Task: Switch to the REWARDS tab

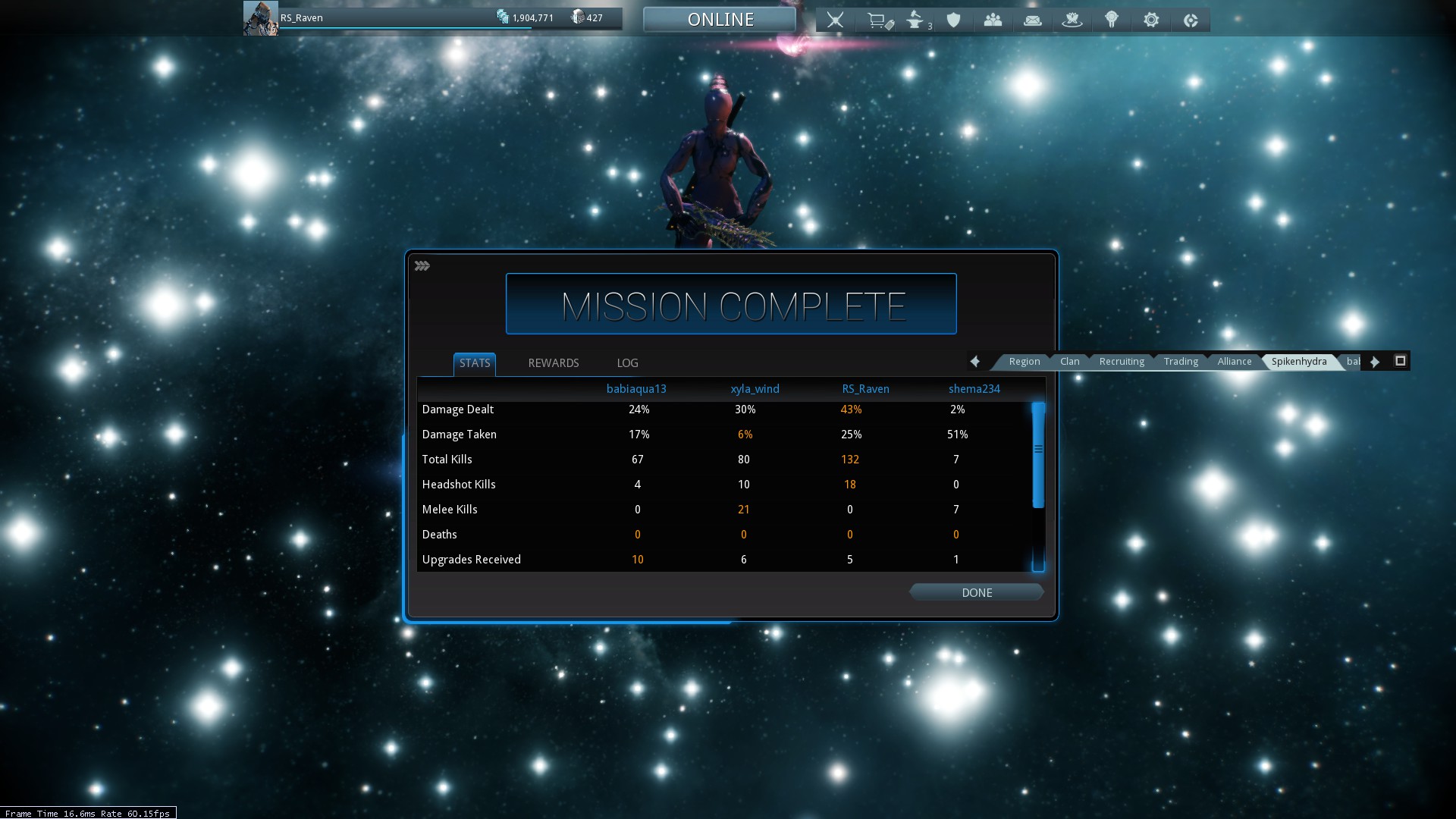Action: click(x=553, y=363)
